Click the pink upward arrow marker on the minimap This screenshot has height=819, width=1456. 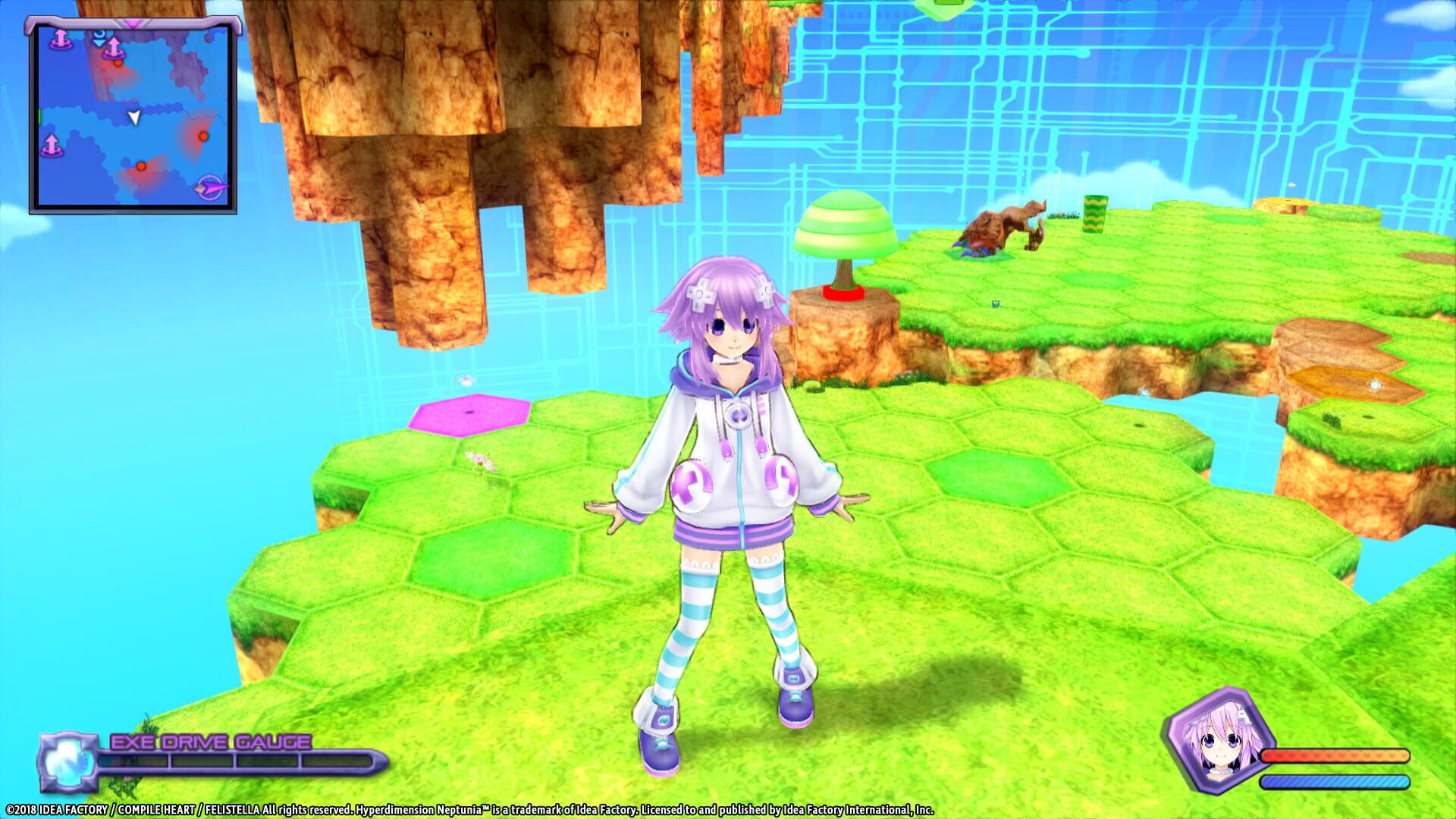point(114,47)
